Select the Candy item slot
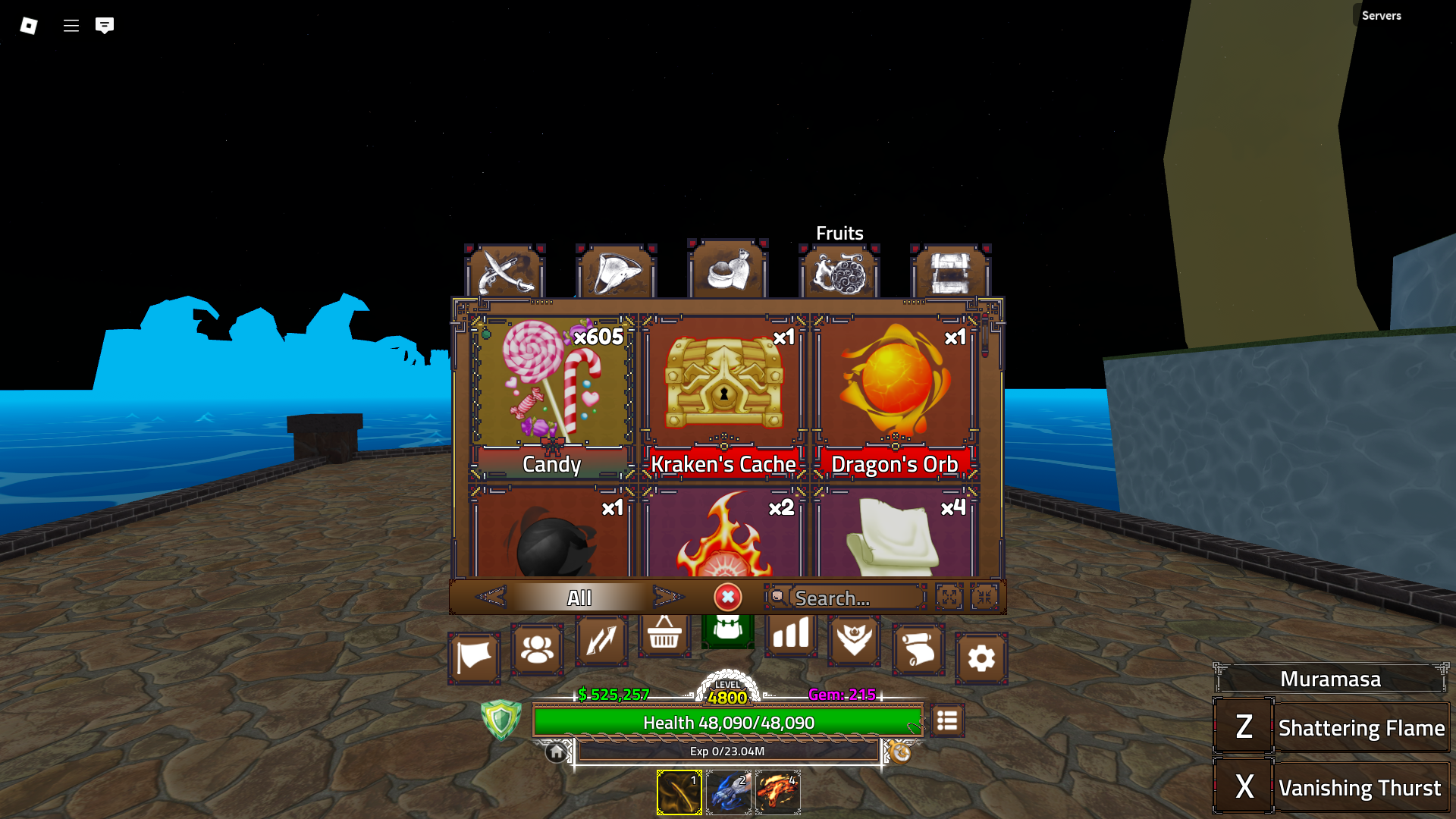The height and width of the screenshot is (819, 1456). (x=552, y=396)
